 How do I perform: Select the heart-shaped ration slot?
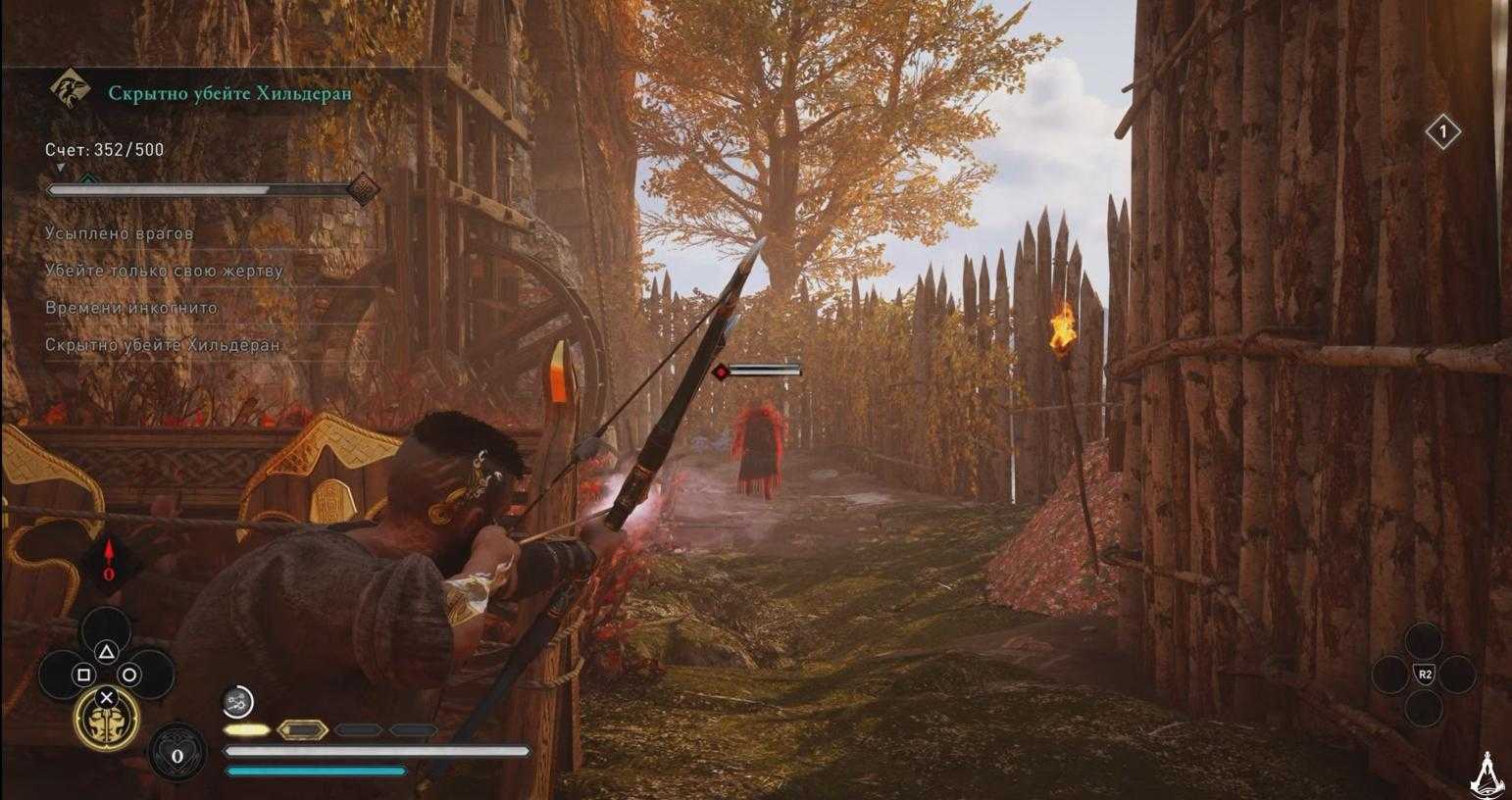[177, 754]
